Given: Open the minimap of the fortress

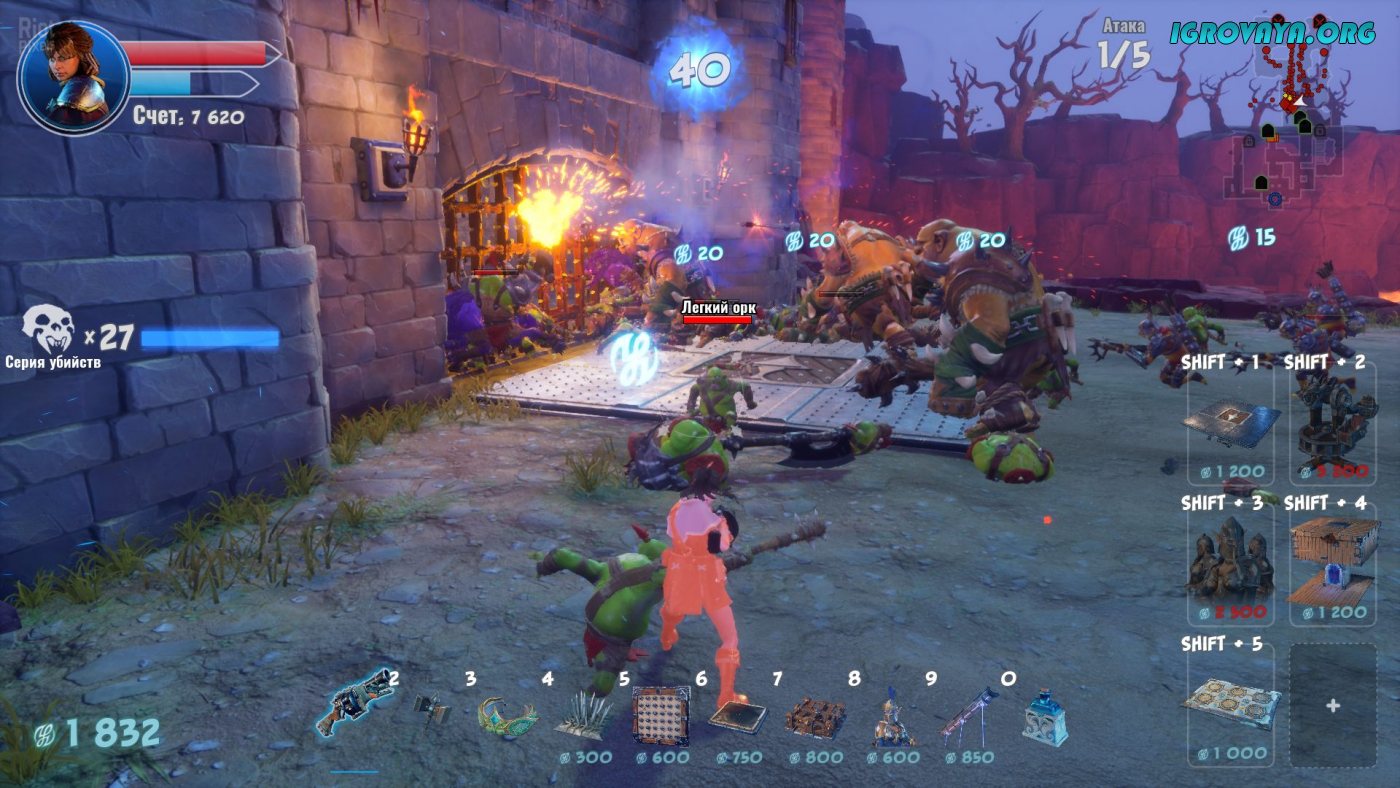Looking at the screenshot, I should [1290, 140].
